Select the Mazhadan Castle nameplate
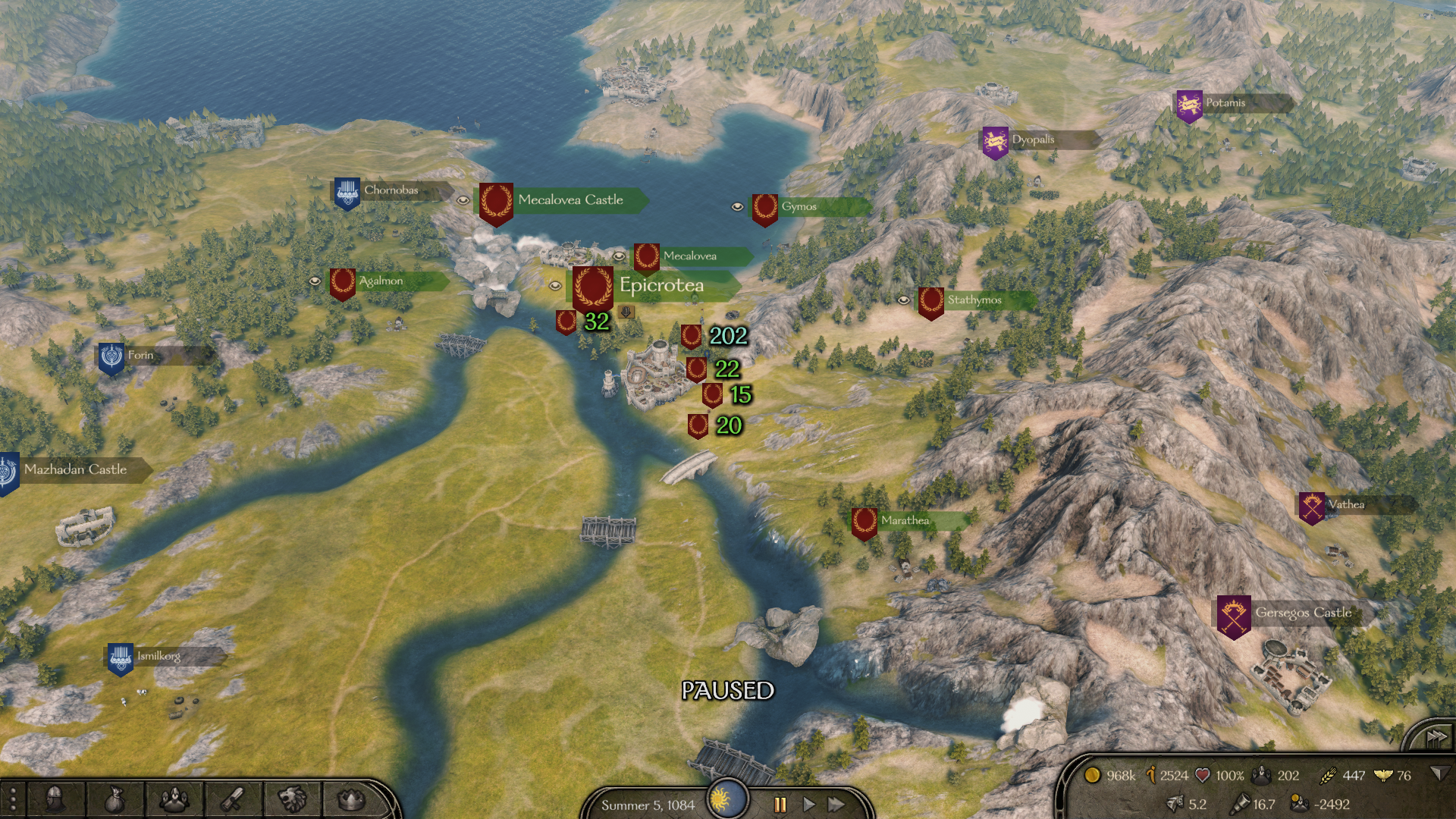The width and height of the screenshot is (1456, 819). click(x=75, y=469)
